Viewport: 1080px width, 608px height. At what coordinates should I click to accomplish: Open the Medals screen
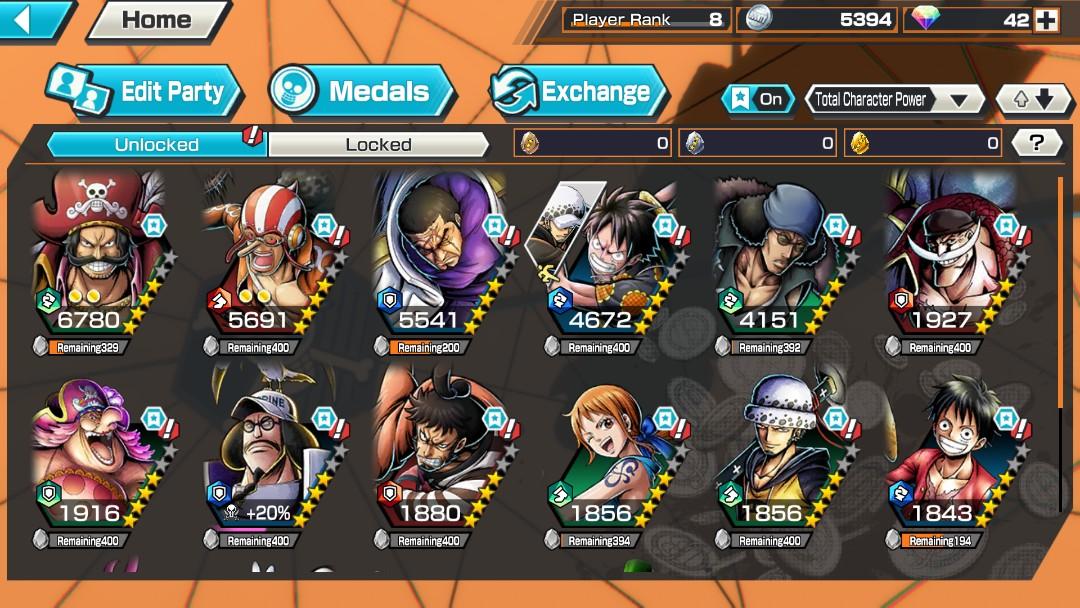coord(362,92)
